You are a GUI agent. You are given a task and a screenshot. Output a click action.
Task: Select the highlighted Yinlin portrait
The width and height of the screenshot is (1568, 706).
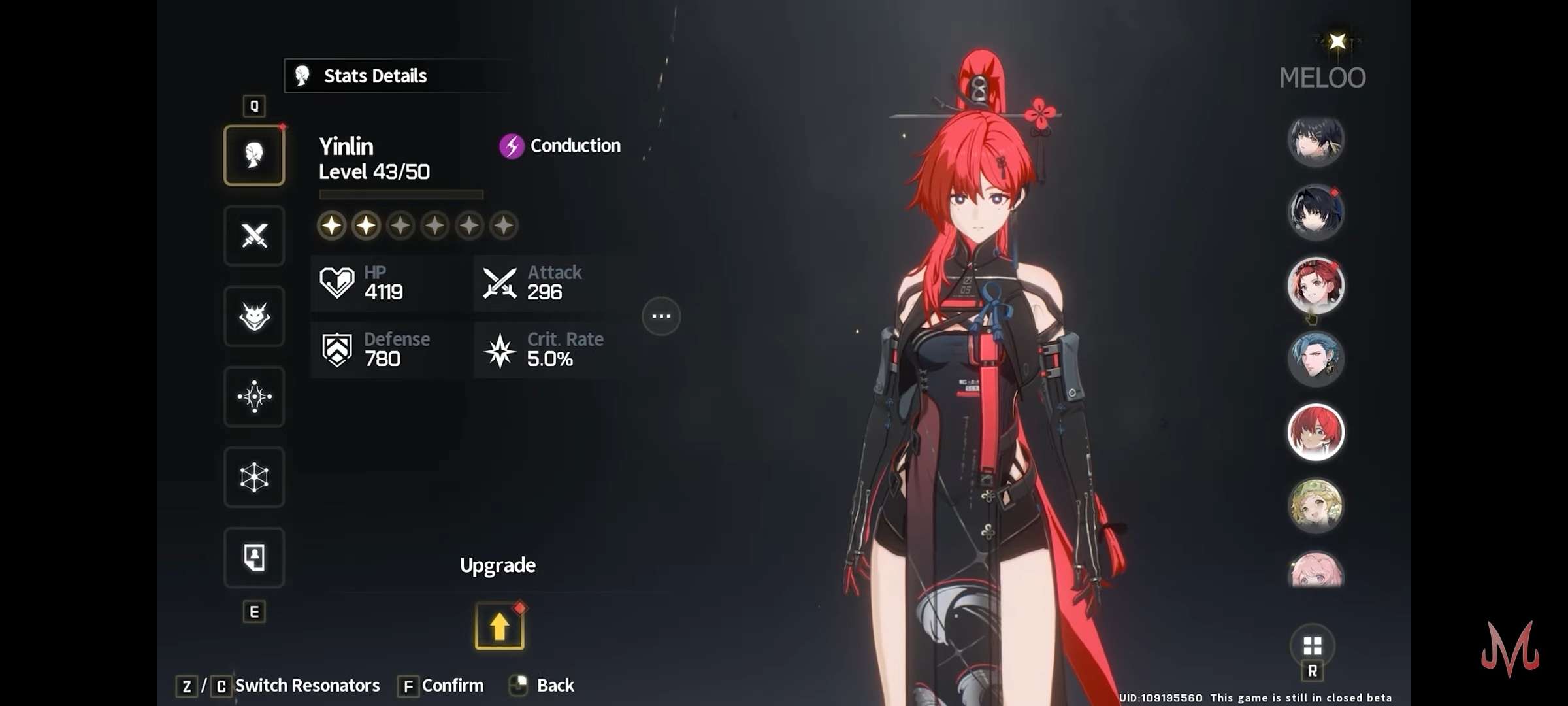coord(1315,432)
